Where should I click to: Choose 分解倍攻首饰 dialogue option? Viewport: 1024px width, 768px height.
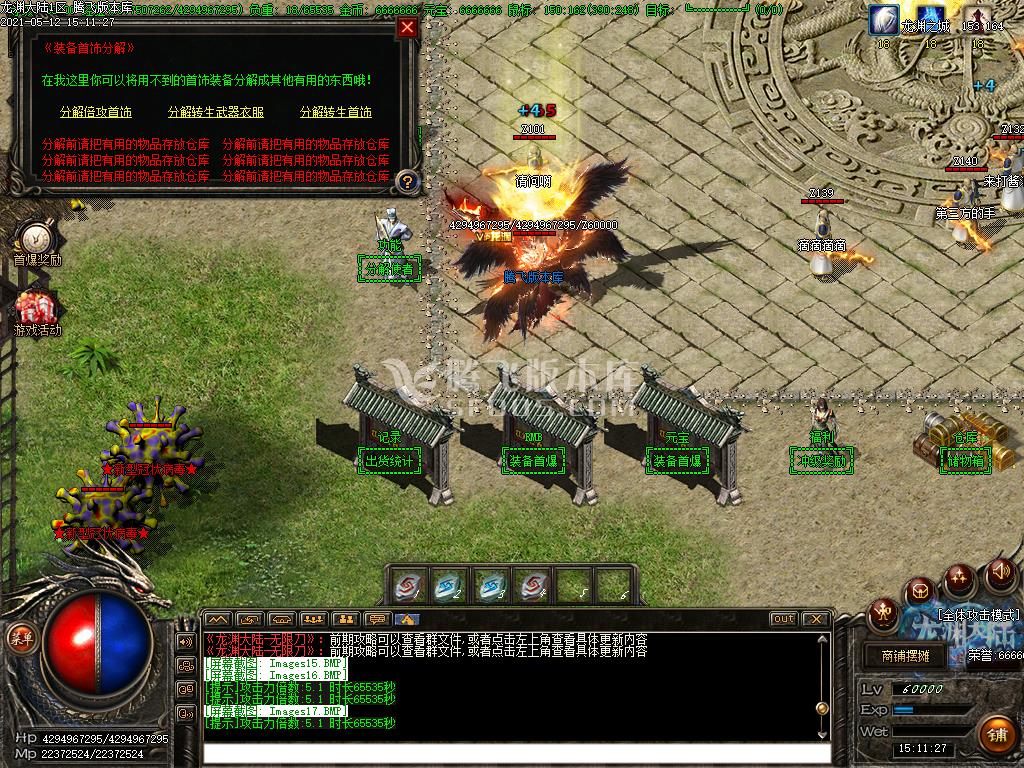(x=95, y=112)
